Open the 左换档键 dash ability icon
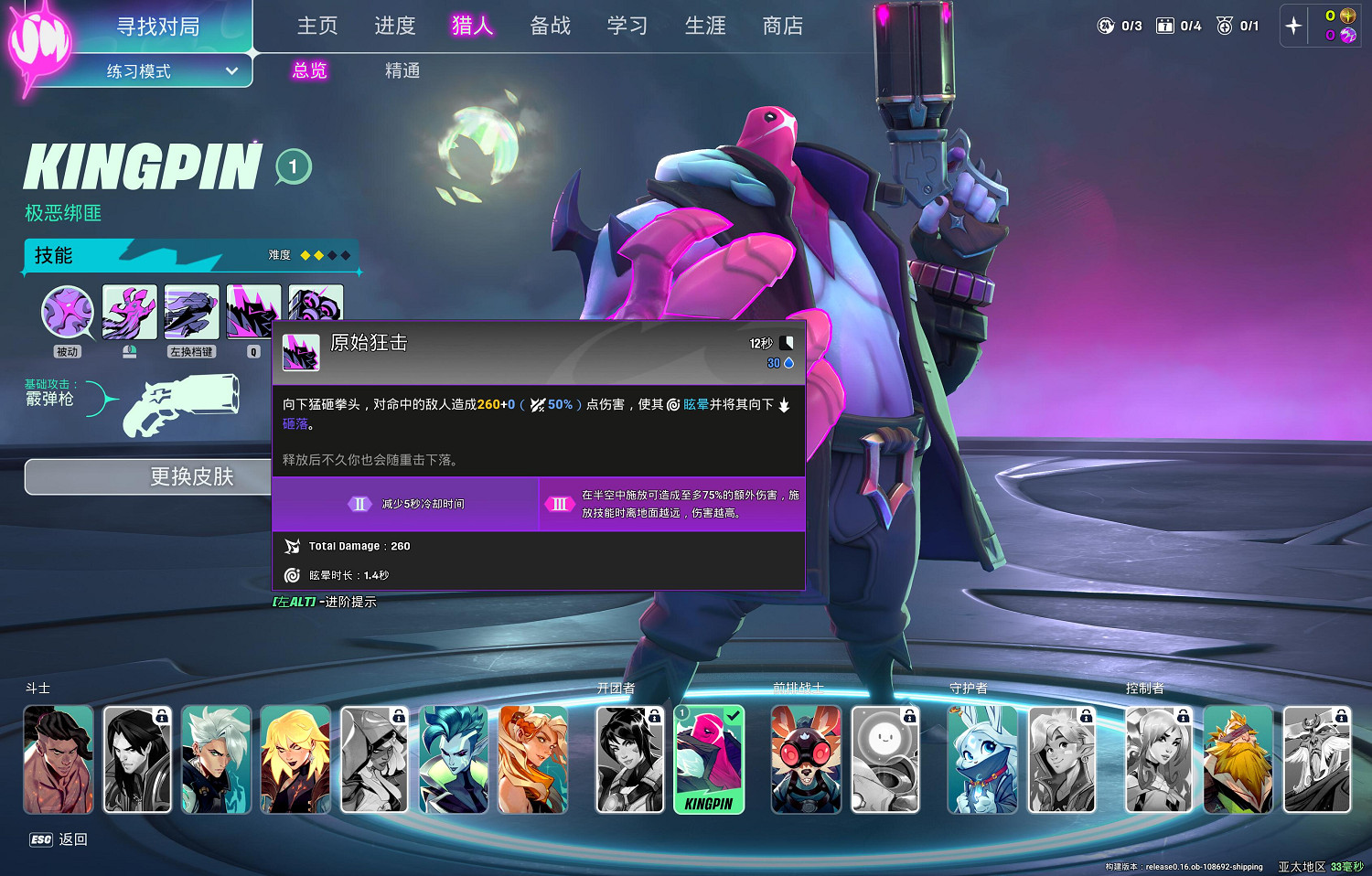1372x876 pixels. pyautogui.click(x=191, y=311)
